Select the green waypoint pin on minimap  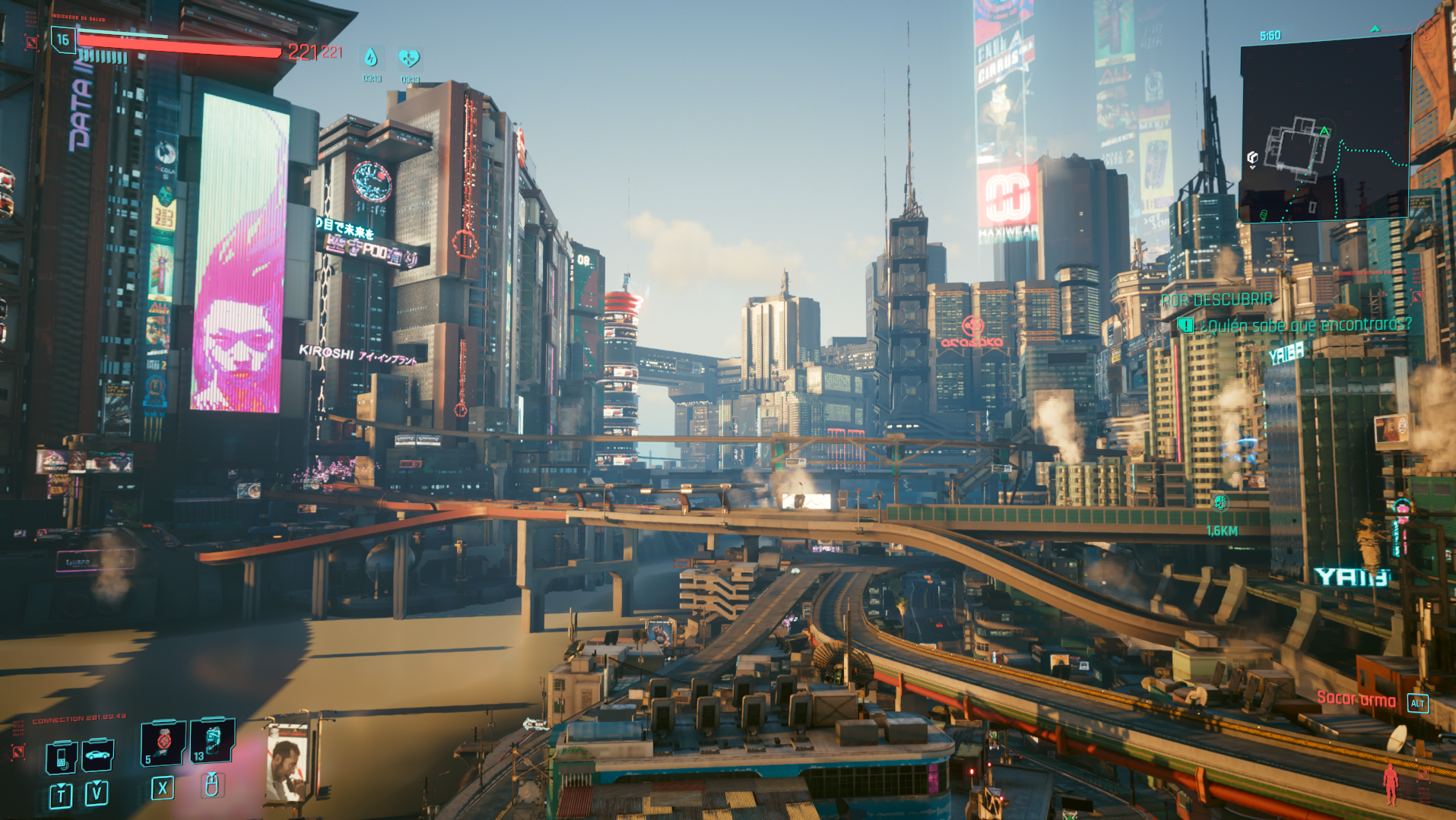[1264, 215]
